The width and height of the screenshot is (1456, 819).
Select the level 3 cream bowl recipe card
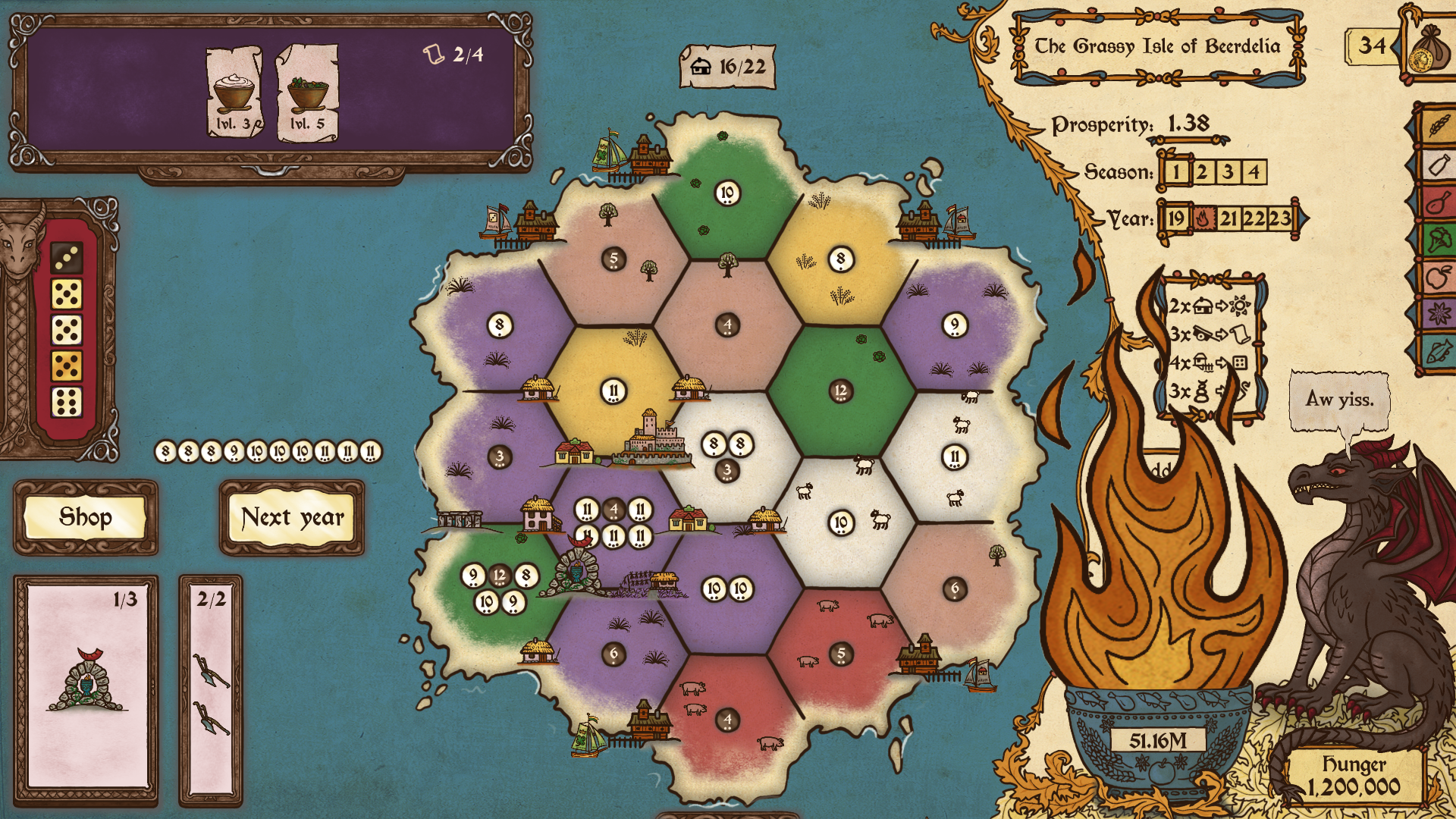tap(234, 93)
